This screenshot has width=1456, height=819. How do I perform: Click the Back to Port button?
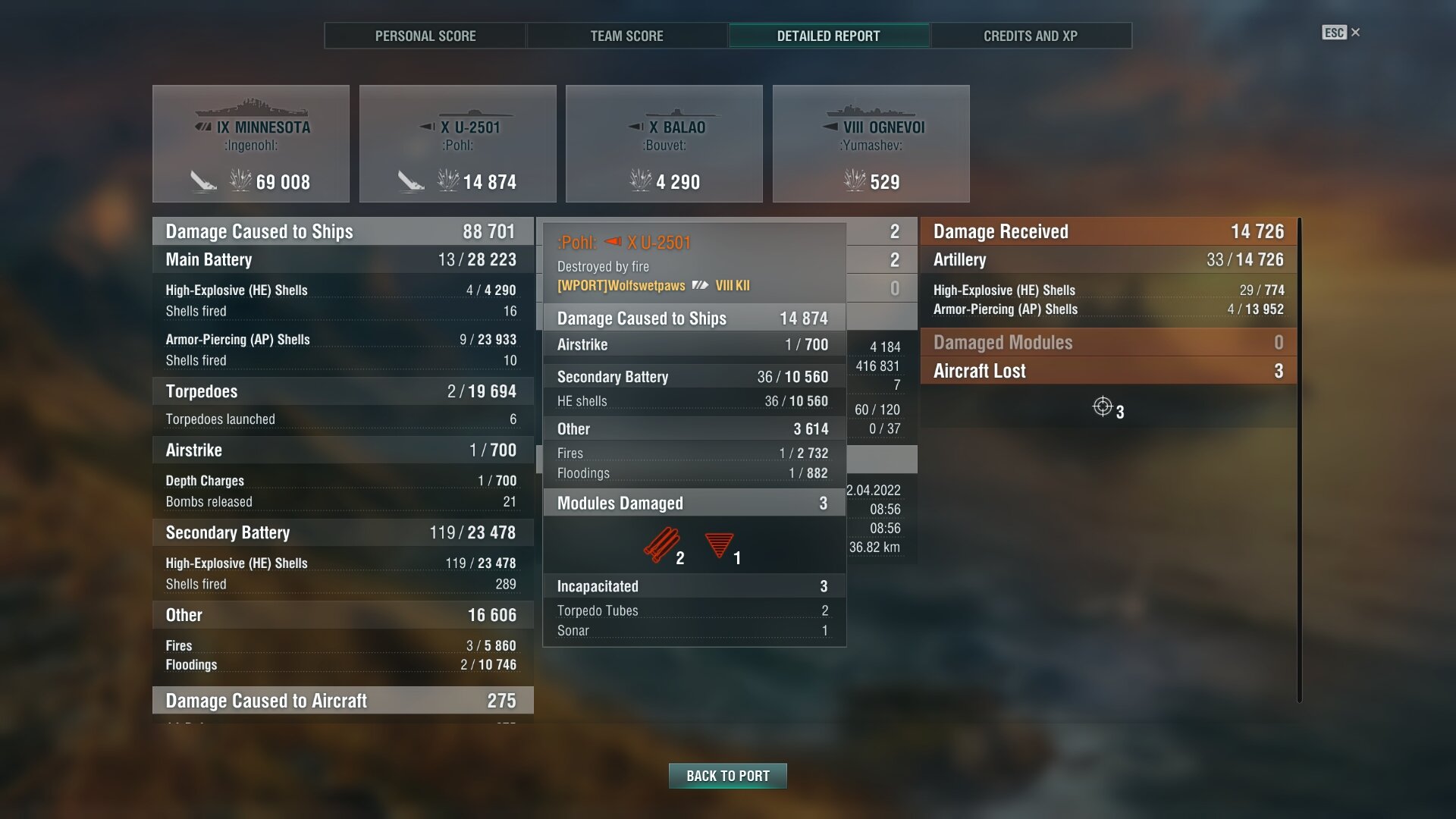(x=727, y=776)
